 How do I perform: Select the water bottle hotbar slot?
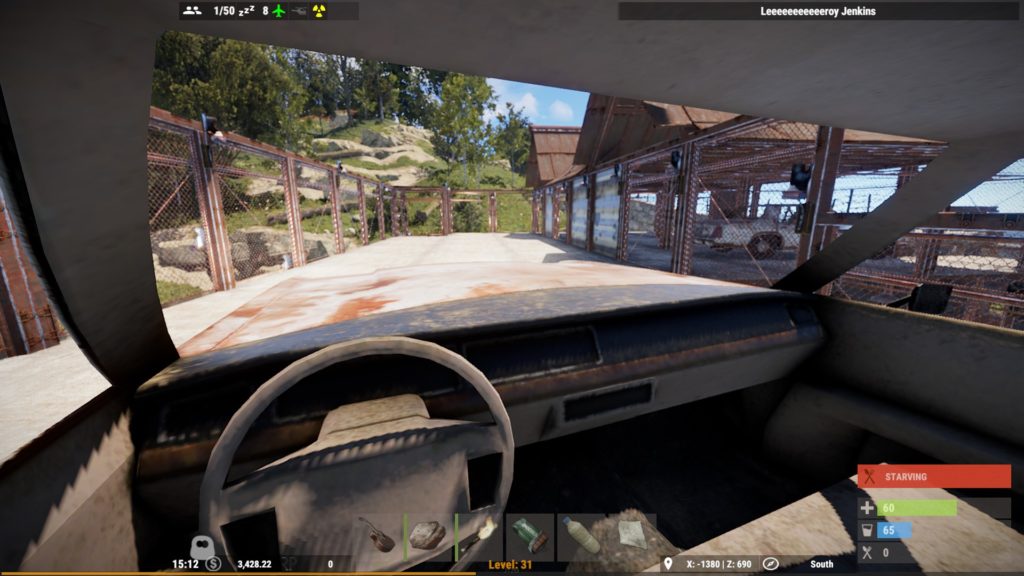coord(581,536)
